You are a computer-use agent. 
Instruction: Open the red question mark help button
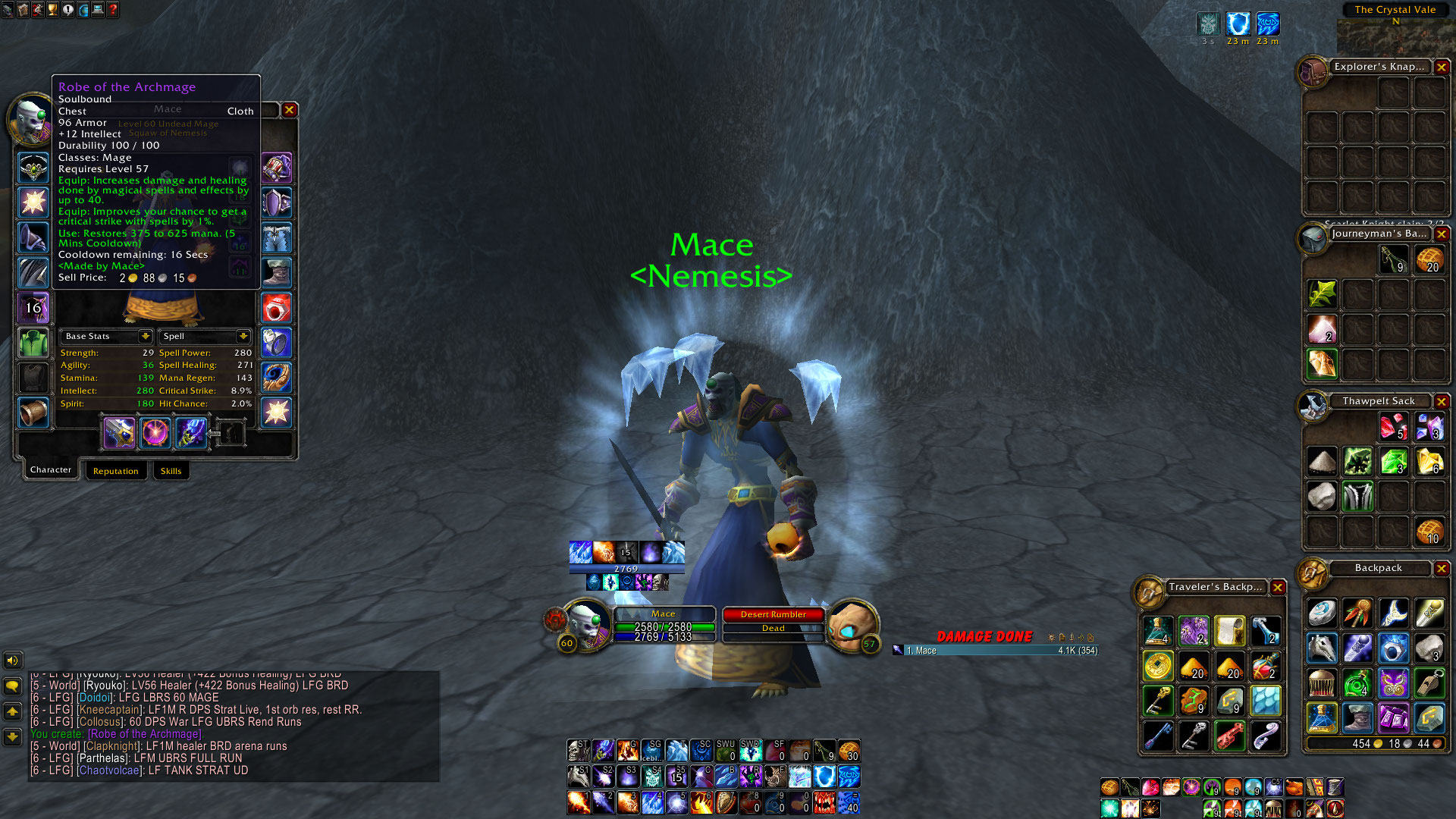(x=113, y=10)
